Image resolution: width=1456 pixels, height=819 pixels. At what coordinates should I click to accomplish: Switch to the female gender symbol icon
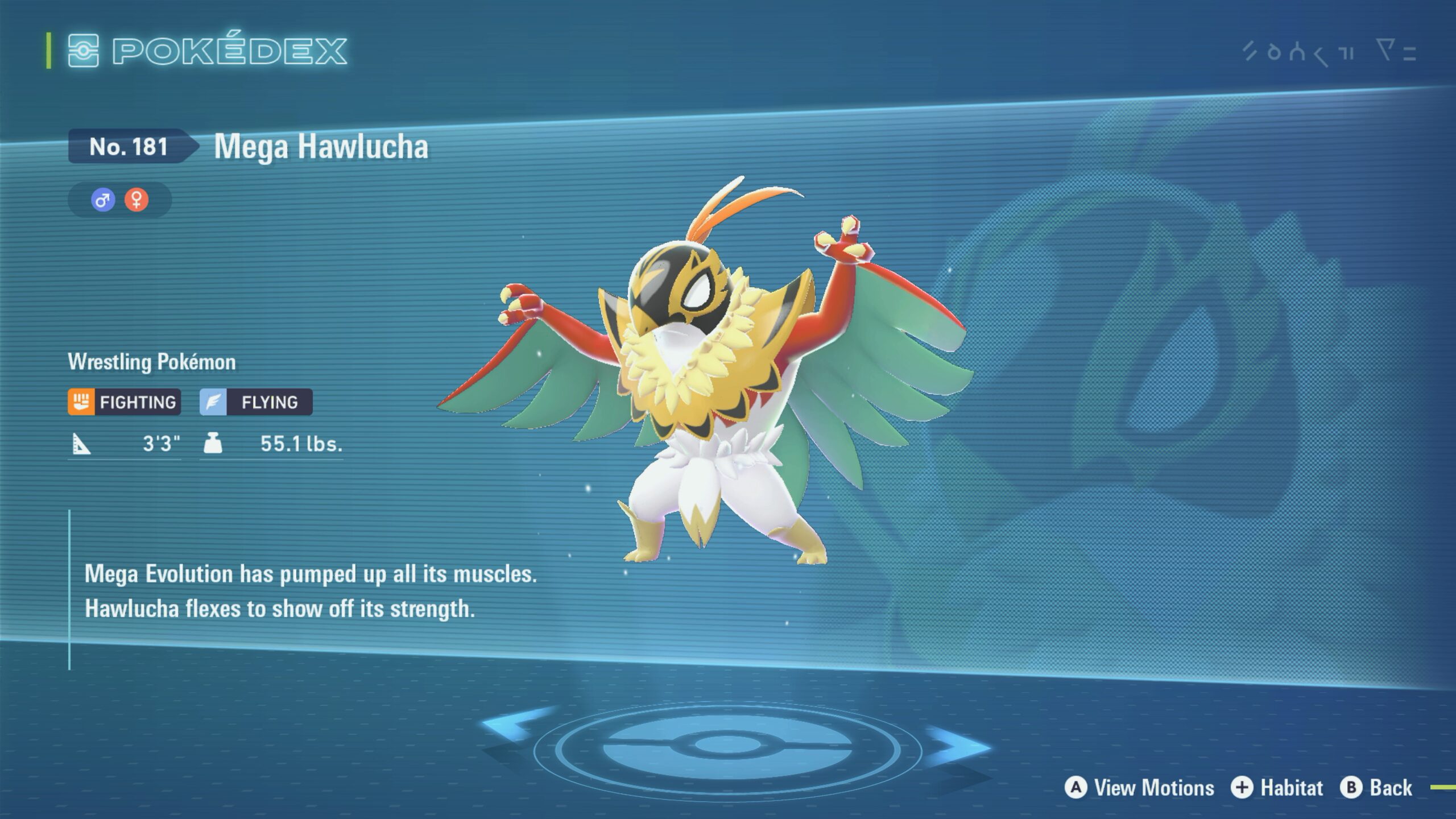pos(136,200)
